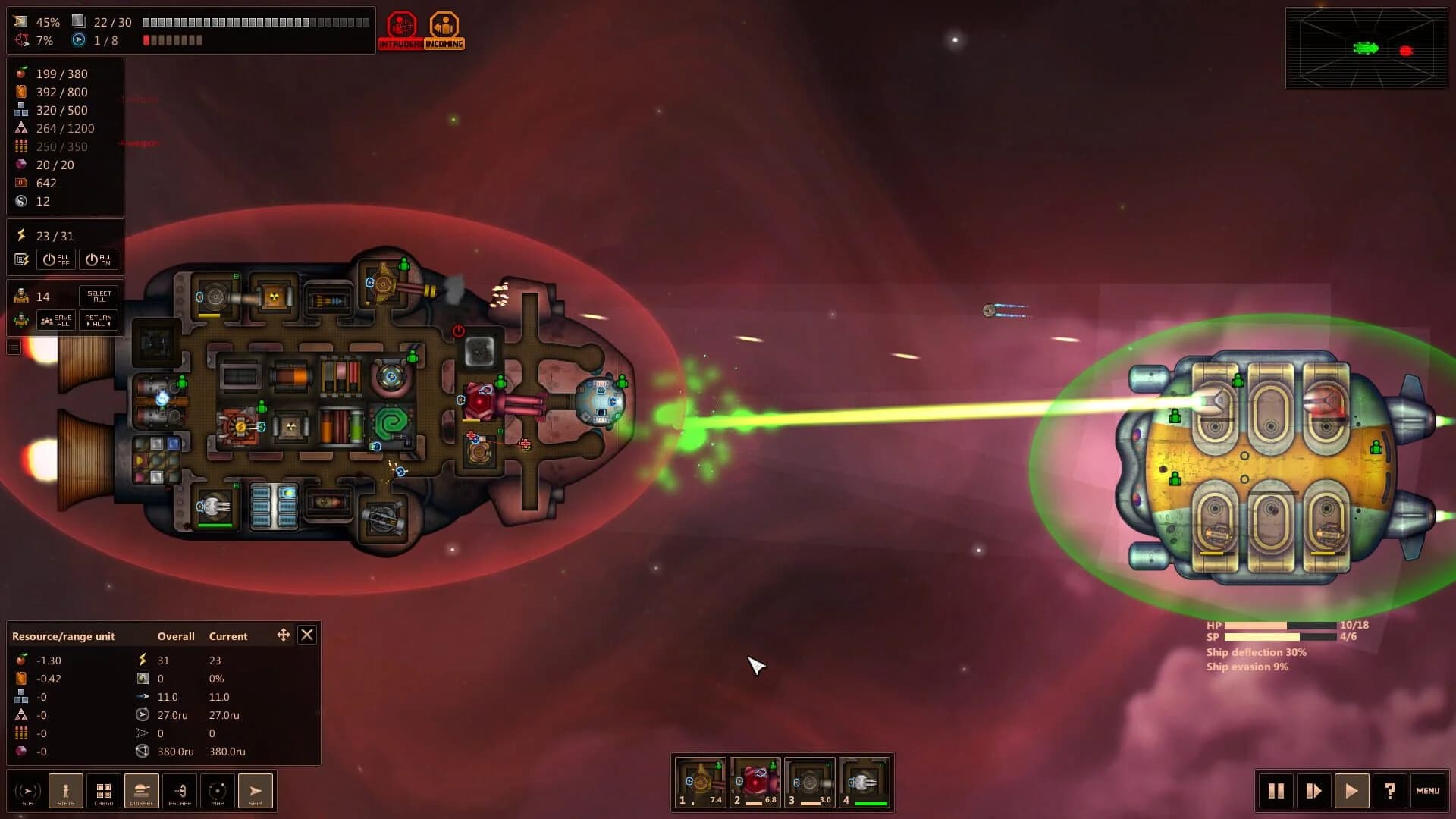Click the Save All crew button
This screenshot has width=1456, height=819.
56,319
